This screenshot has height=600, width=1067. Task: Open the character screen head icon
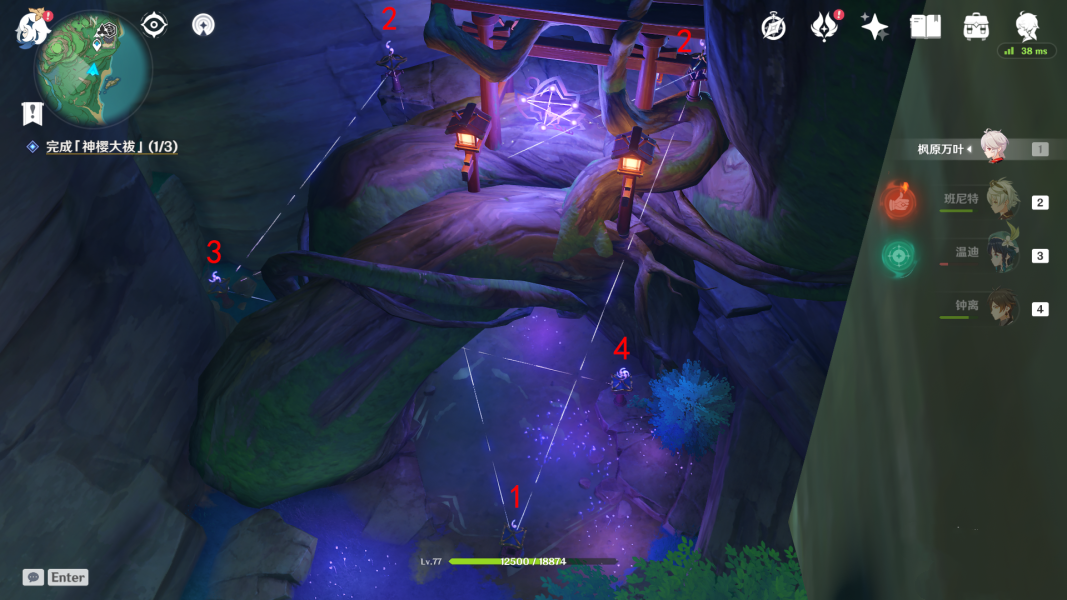coord(1026,25)
